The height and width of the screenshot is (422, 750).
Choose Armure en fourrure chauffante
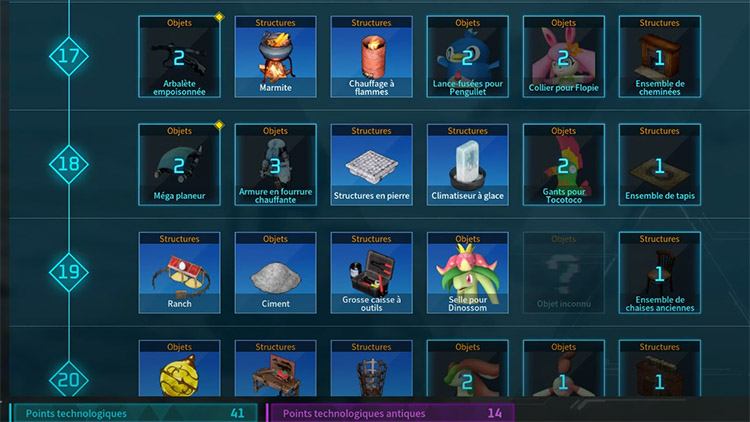click(276, 165)
